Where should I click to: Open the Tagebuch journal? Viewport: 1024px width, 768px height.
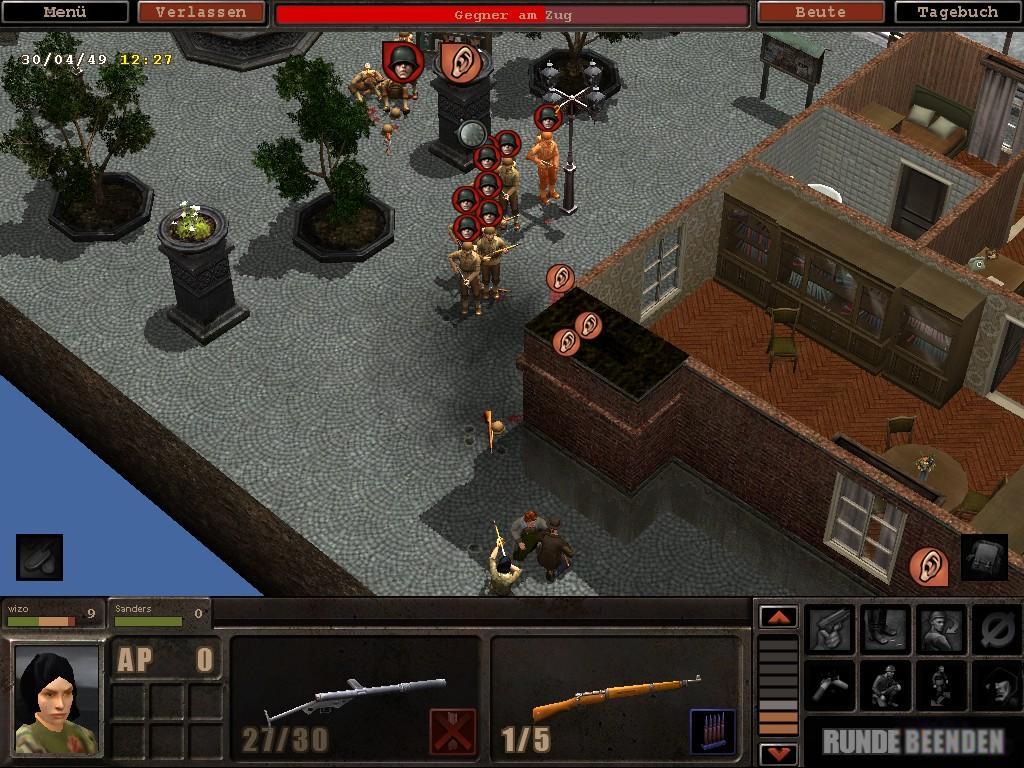pos(957,13)
